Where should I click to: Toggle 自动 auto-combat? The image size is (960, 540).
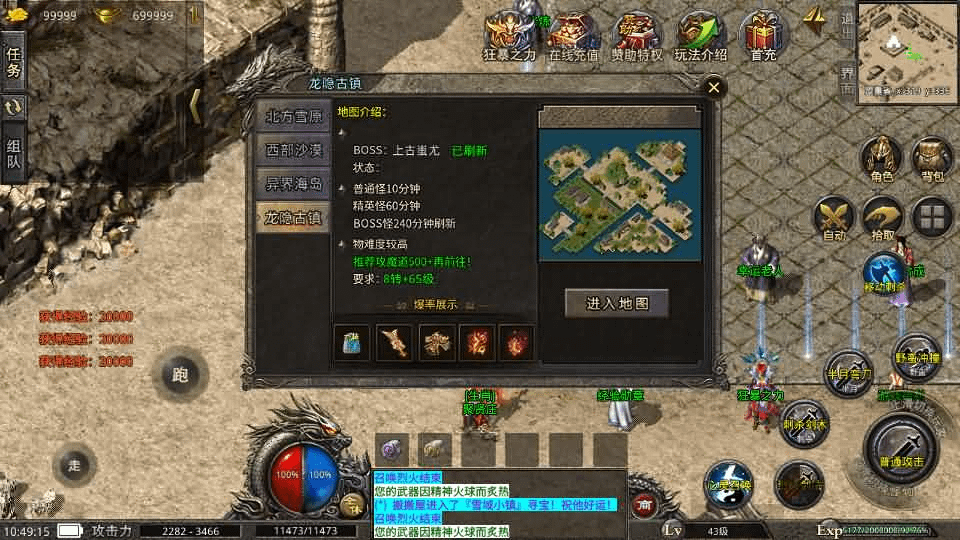click(833, 217)
